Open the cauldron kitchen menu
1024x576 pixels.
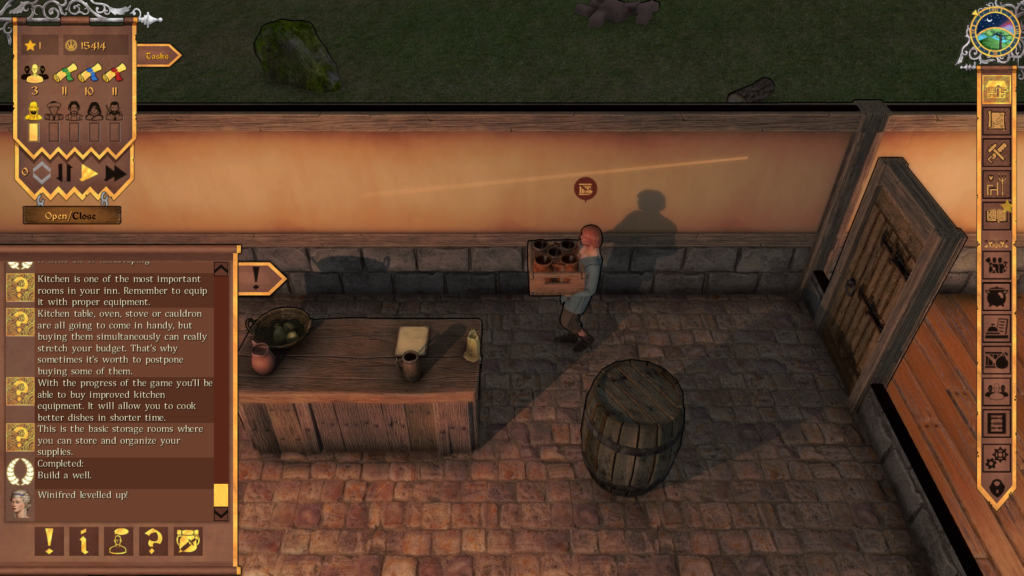(x=995, y=296)
